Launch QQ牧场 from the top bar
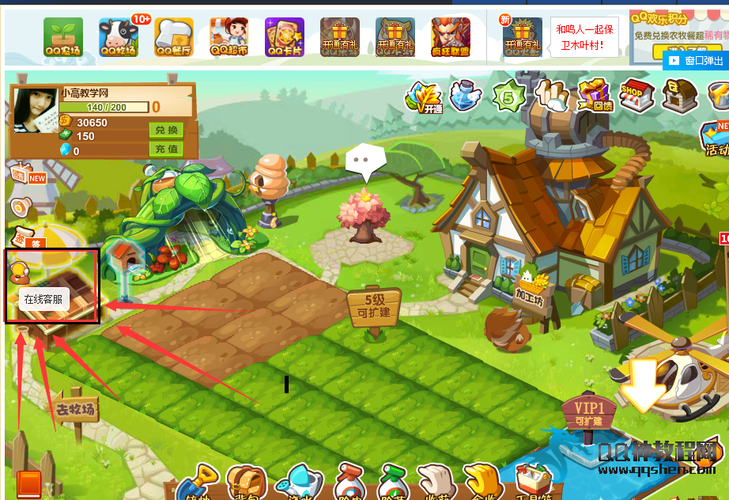This screenshot has width=729, height=500. tap(119, 37)
